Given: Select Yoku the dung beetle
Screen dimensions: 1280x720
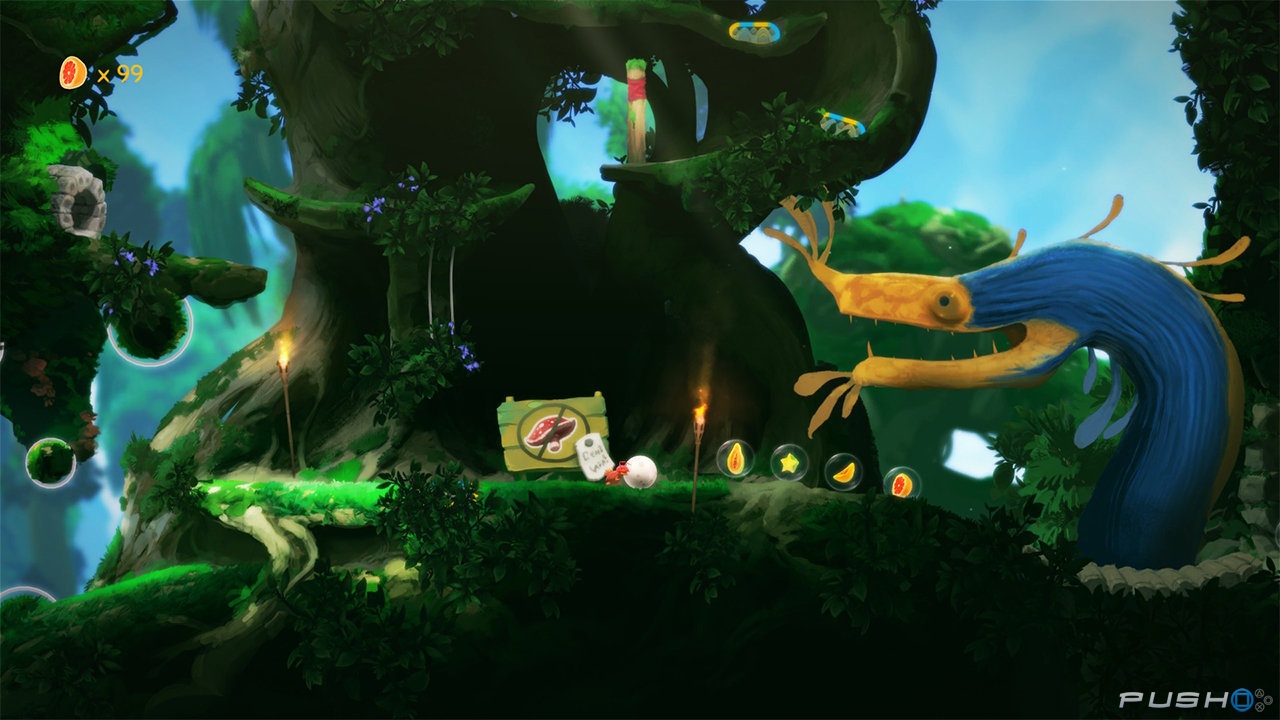Looking at the screenshot, I should coord(617,475).
